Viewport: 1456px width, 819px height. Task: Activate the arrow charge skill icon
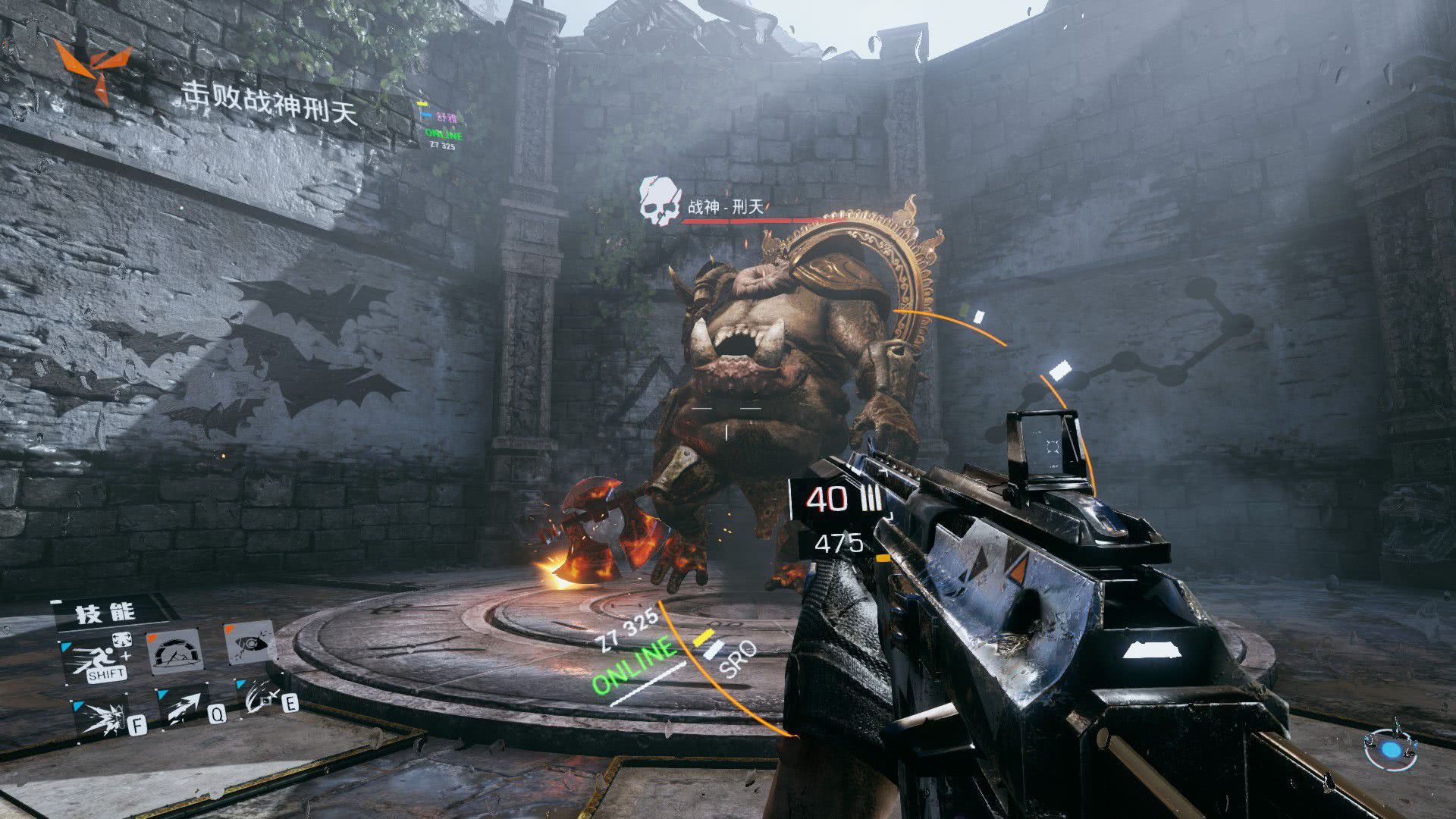[184, 708]
